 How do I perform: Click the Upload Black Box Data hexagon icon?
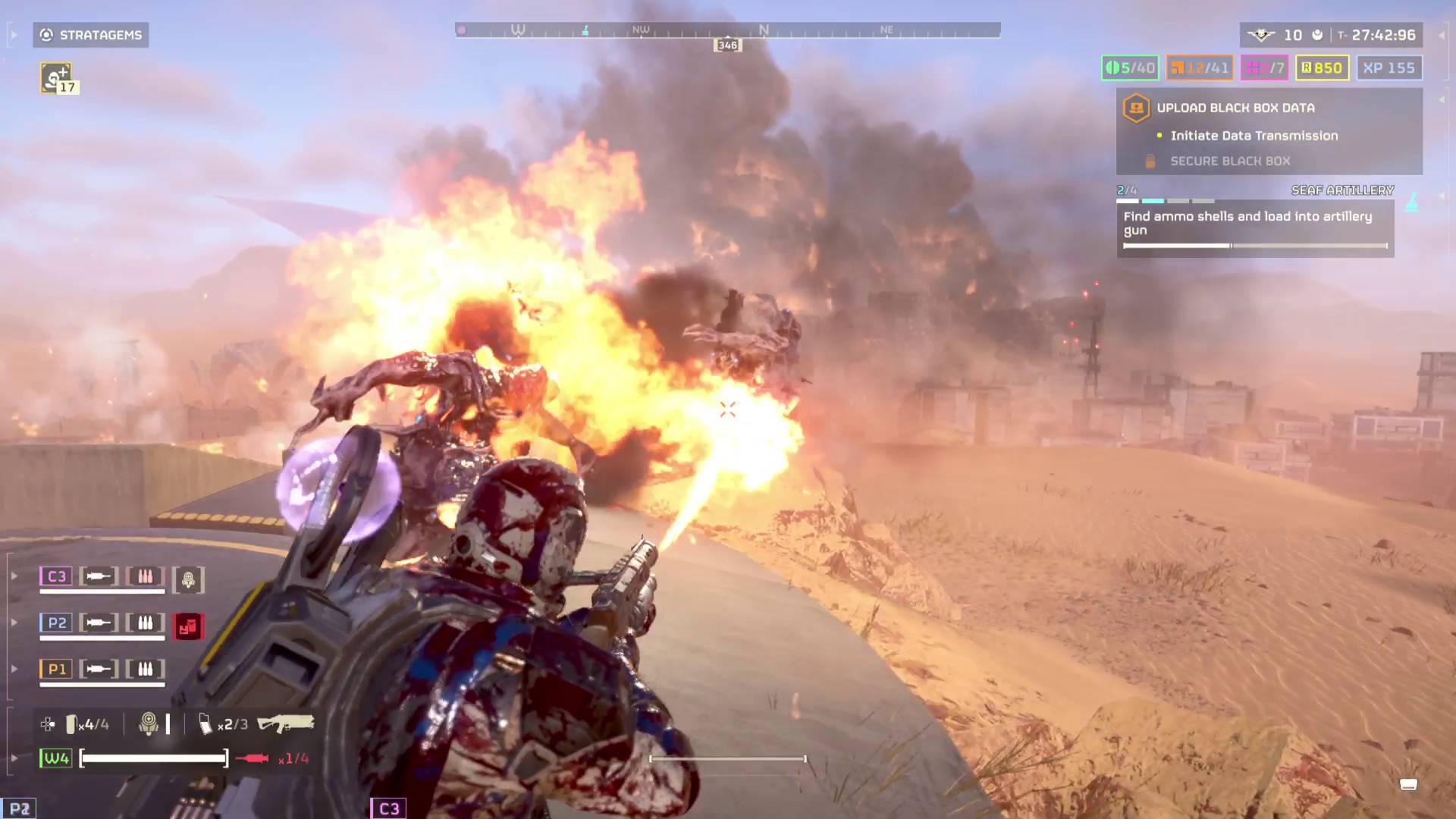[1136, 107]
